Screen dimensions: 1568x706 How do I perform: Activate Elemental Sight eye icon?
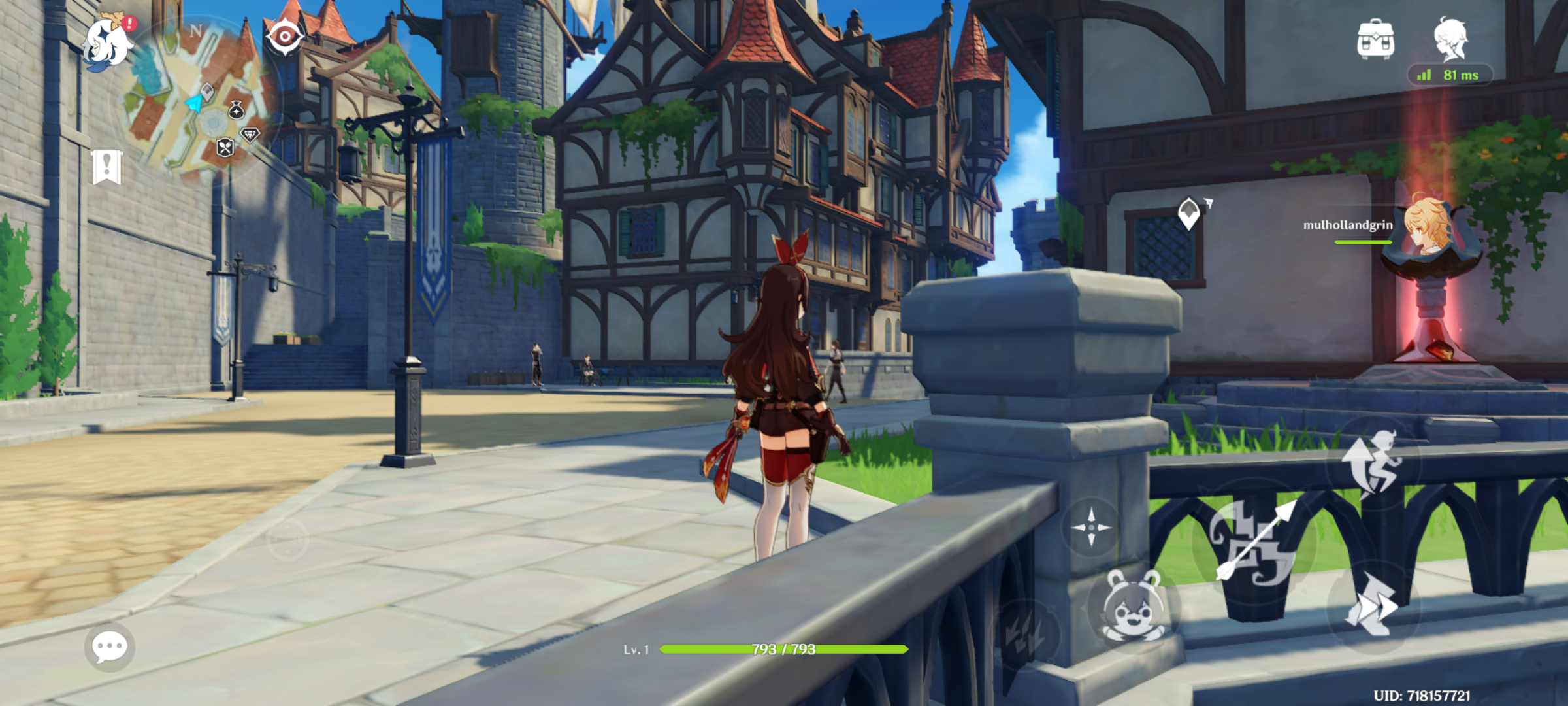285,36
